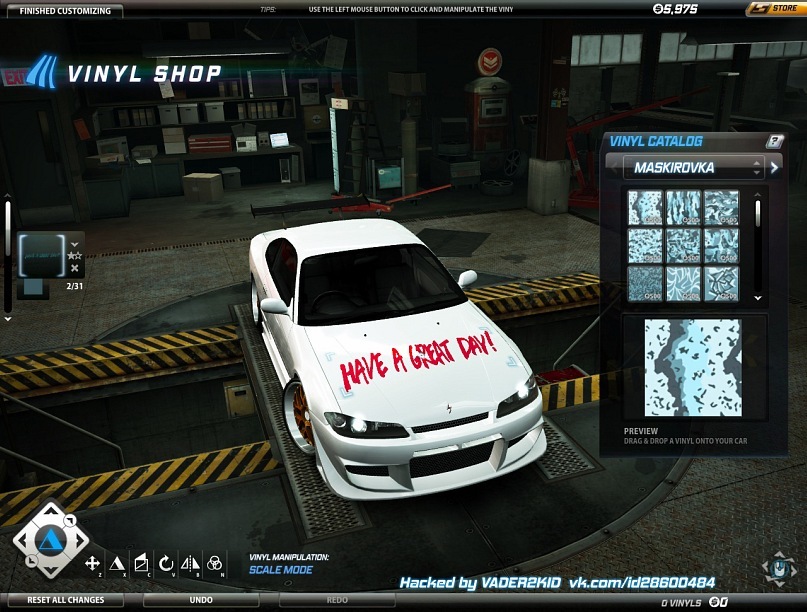Click the vinyl catalog scroll down arrow
807x612 pixels.
(757, 297)
